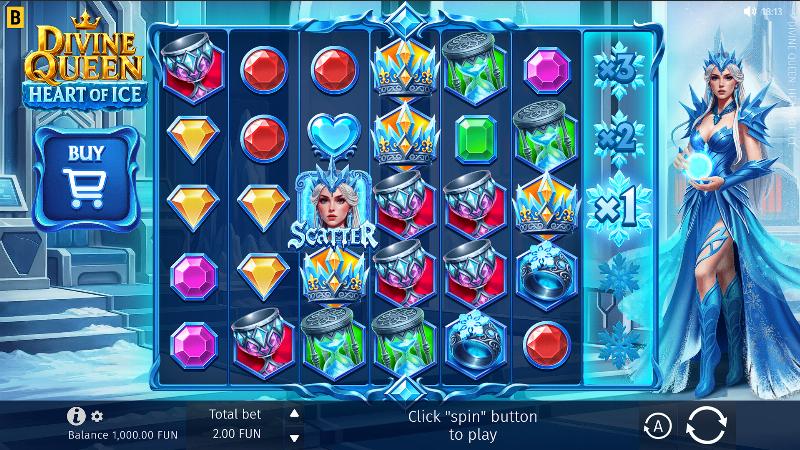This screenshot has height=450, width=800.
Task: Open the Buy bonus shop
Action: (x=84, y=172)
